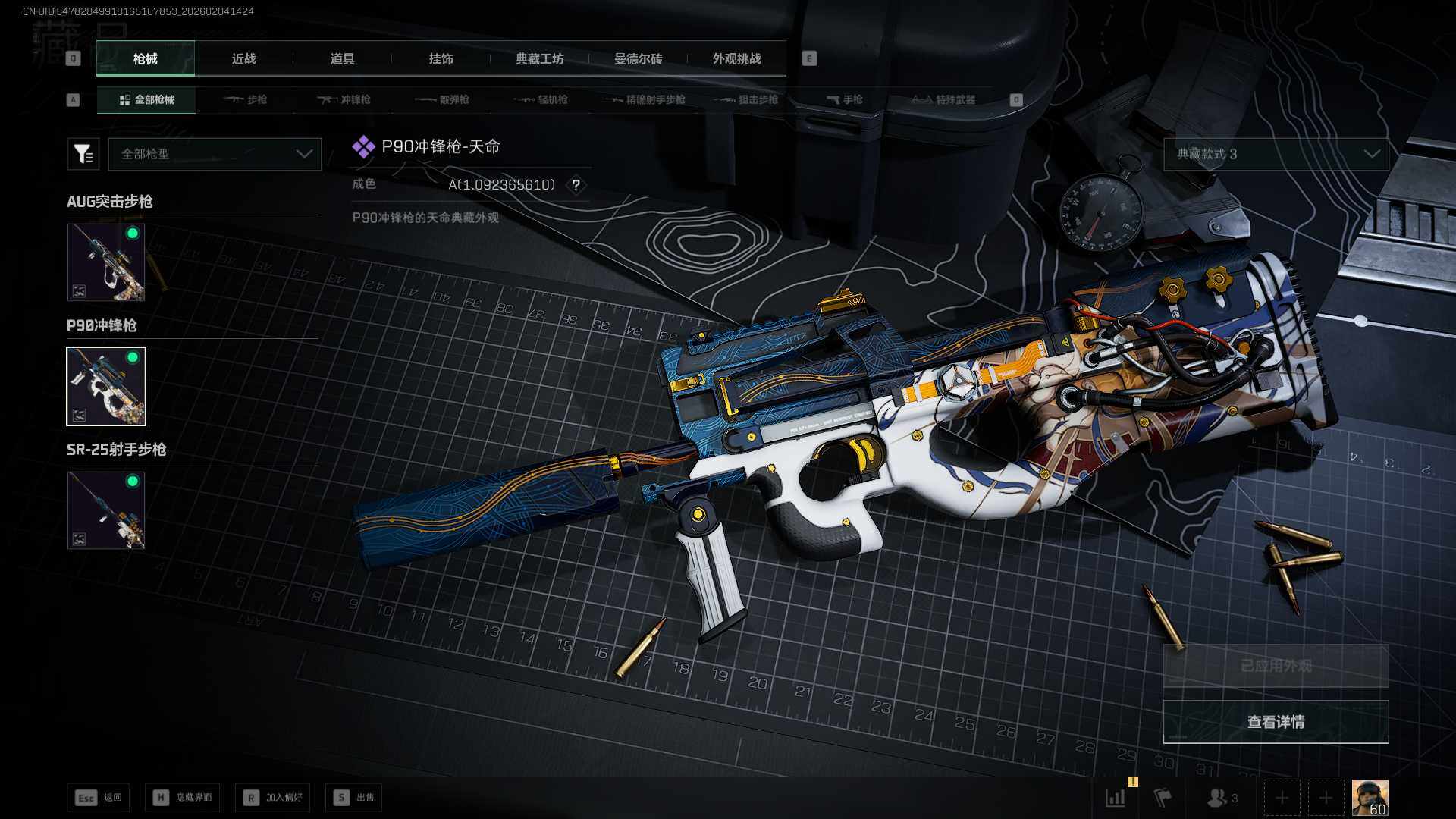The height and width of the screenshot is (819, 1456).
Task: Open the player avatar profile
Action: [x=1370, y=798]
